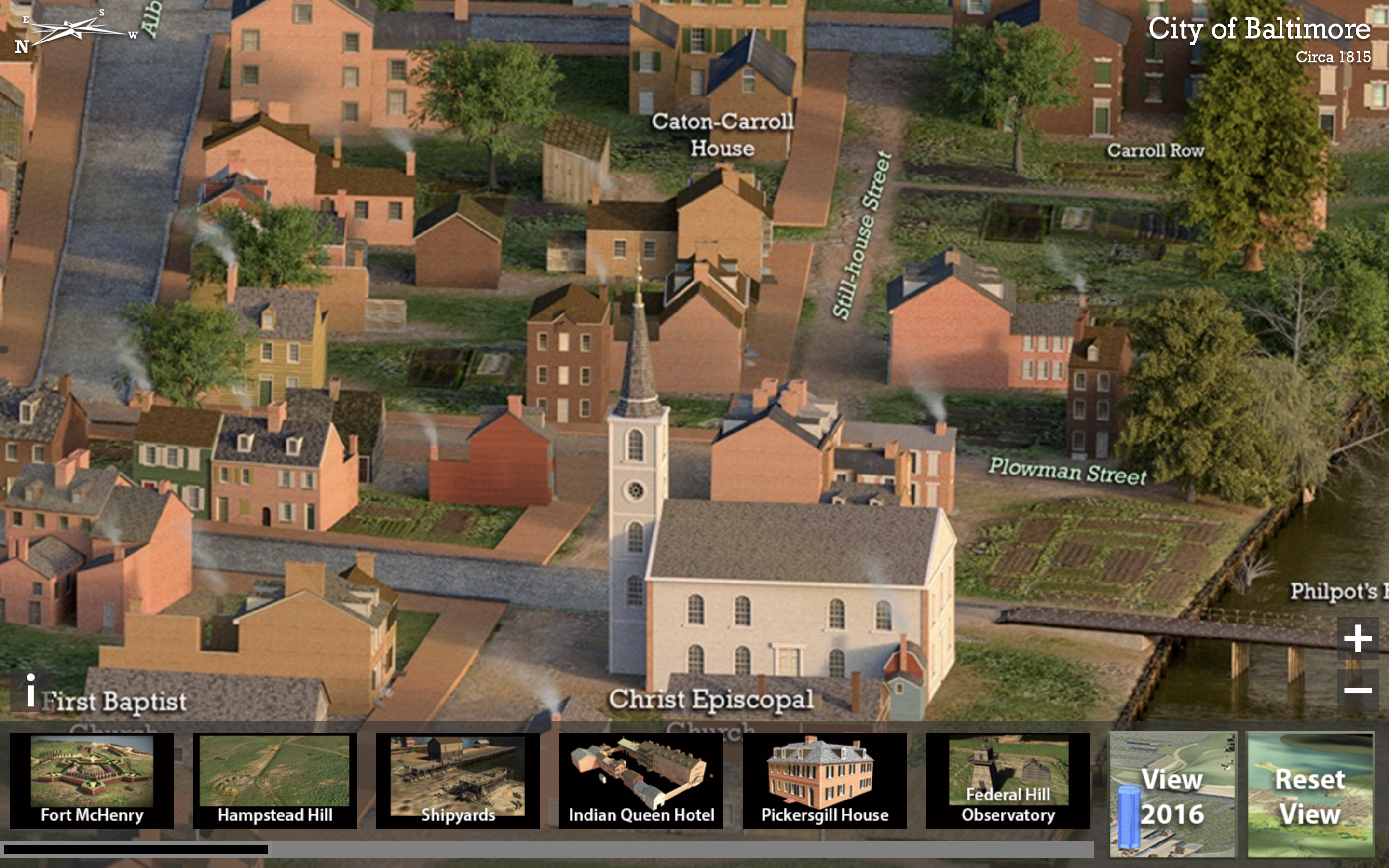Open the Fort McHenry thumbnail
Screen dimensions: 1389x868
coord(92,780)
